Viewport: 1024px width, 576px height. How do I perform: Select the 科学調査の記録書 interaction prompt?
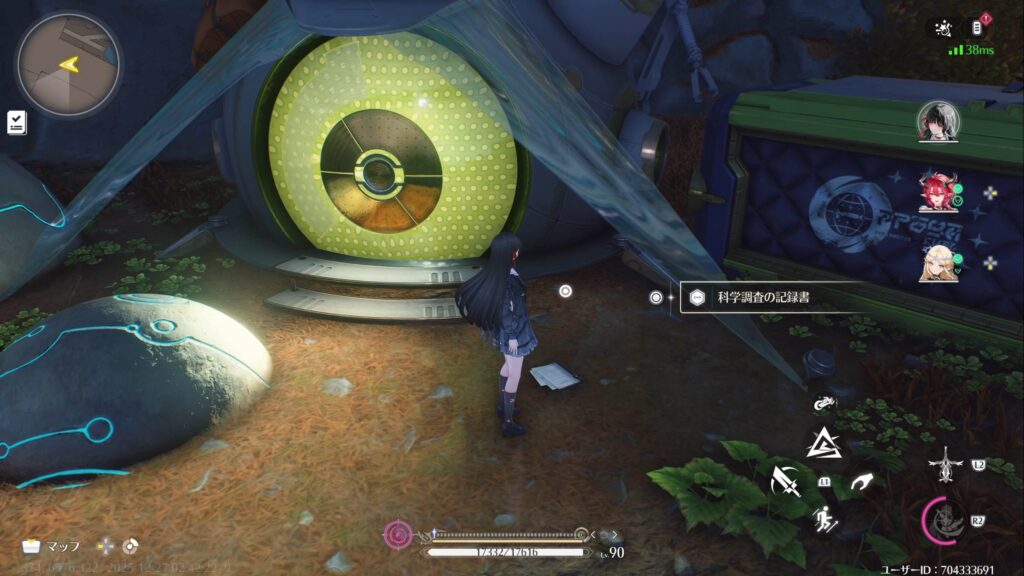click(768, 297)
